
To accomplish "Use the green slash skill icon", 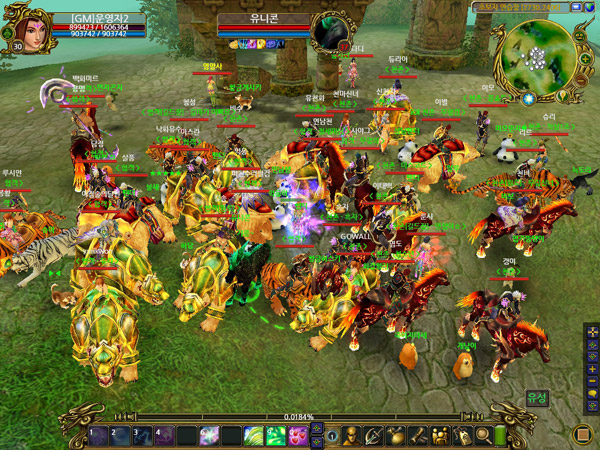I will pyautogui.click(x=254, y=436).
